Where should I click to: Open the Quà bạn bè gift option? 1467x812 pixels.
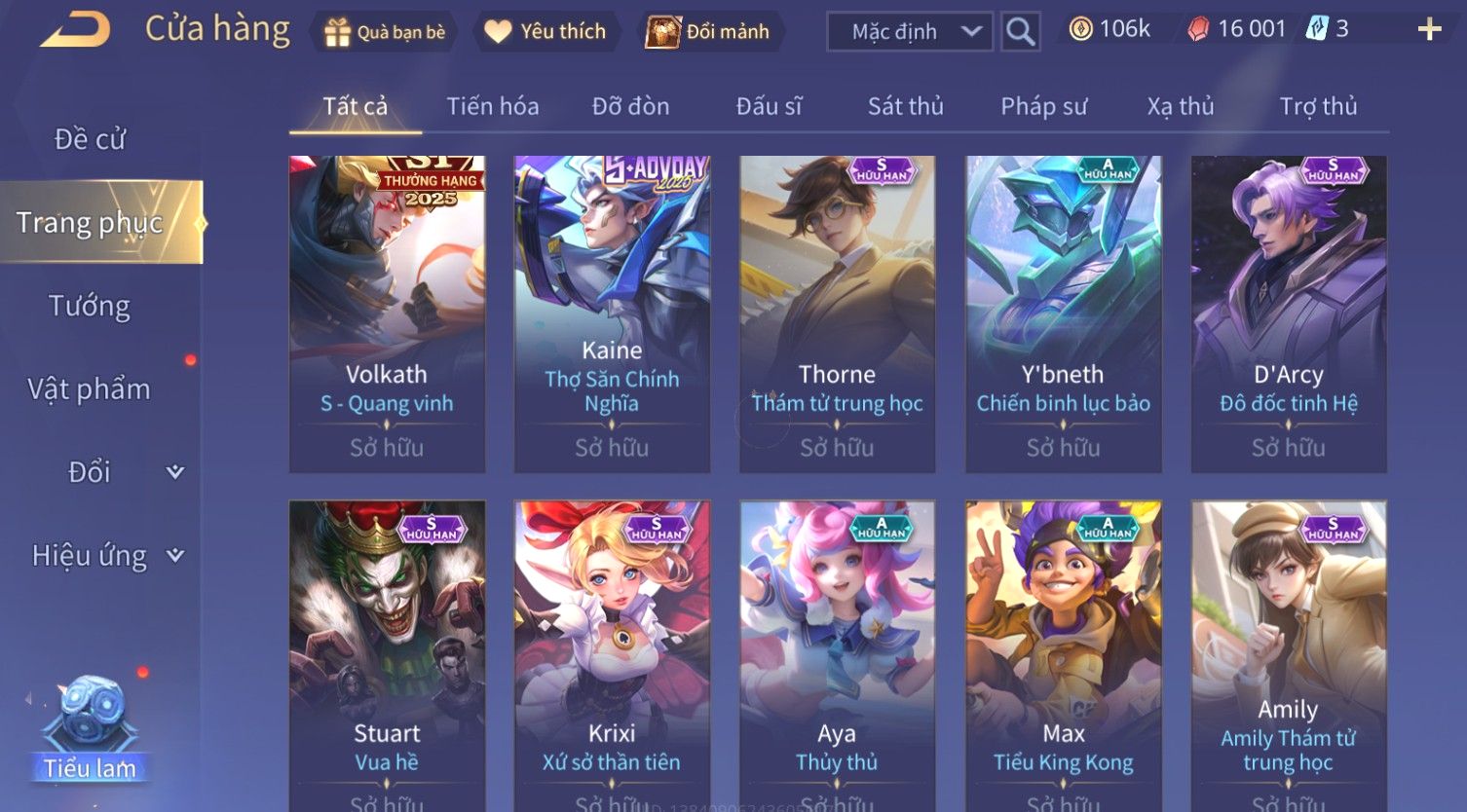pos(385,32)
